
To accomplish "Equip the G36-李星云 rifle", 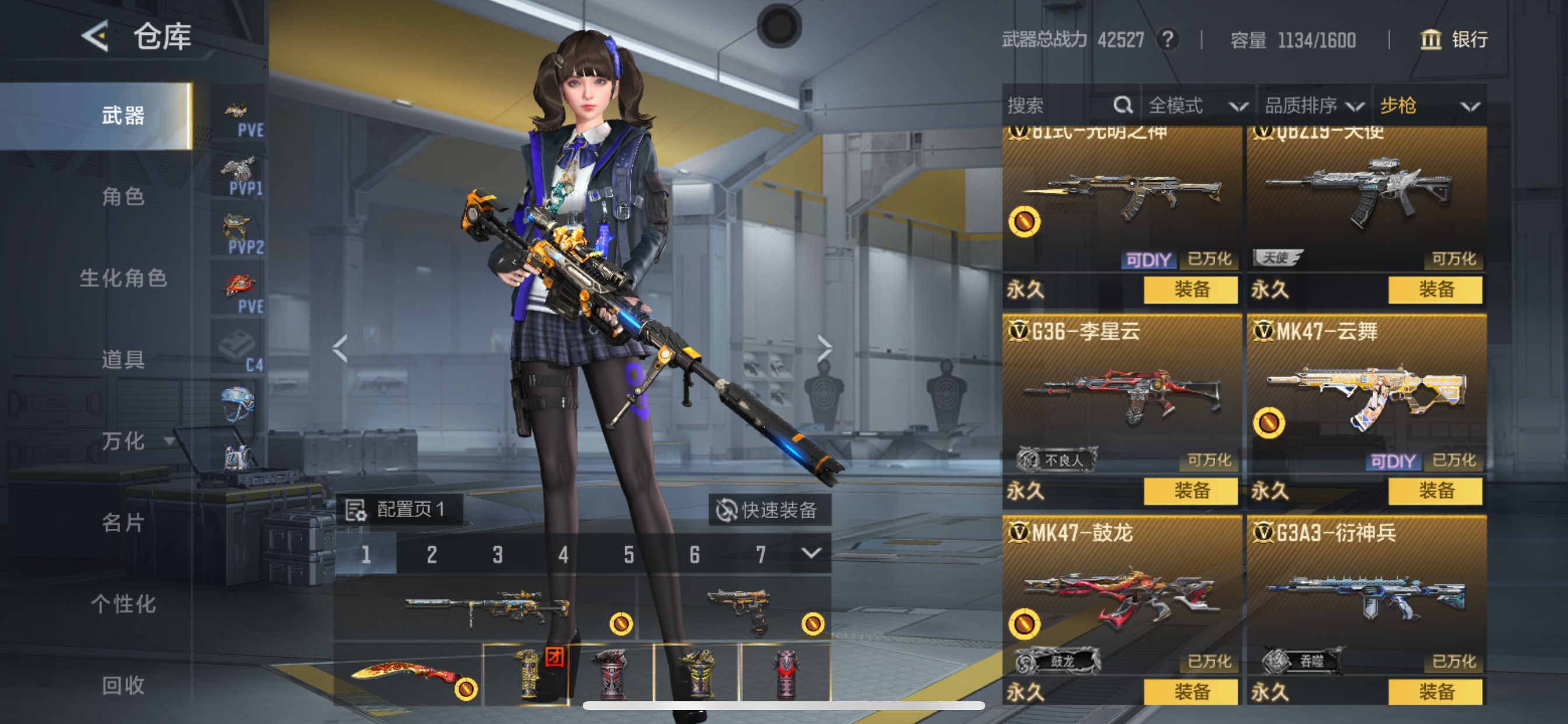I will (1190, 490).
